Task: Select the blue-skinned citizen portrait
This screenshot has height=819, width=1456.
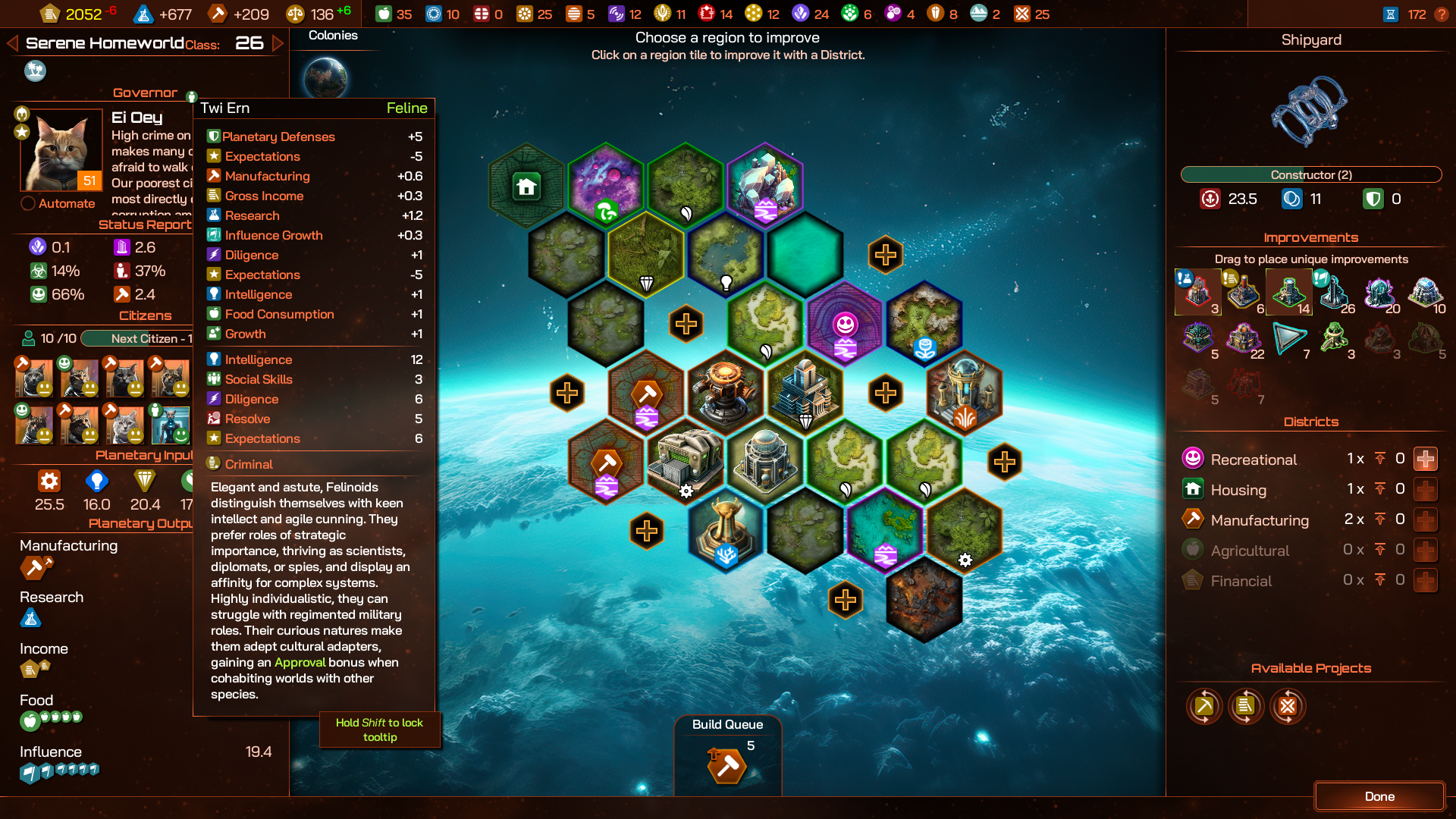Action: (x=170, y=424)
